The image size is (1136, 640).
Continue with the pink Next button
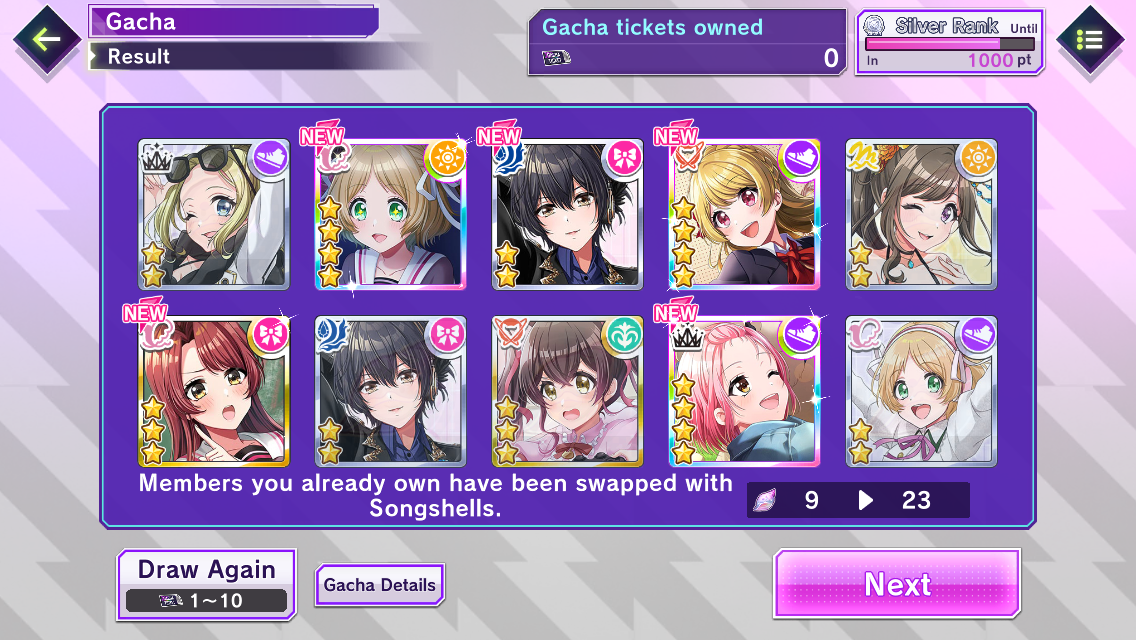pyautogui.click(x=897, y=583)
